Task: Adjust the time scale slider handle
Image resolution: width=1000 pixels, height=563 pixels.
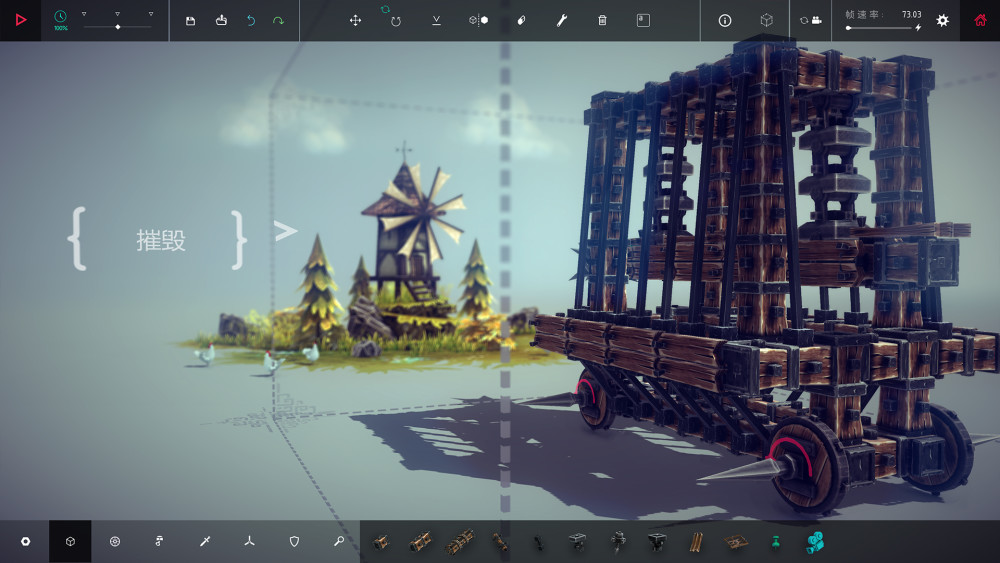Action: (x=117, y=27)
